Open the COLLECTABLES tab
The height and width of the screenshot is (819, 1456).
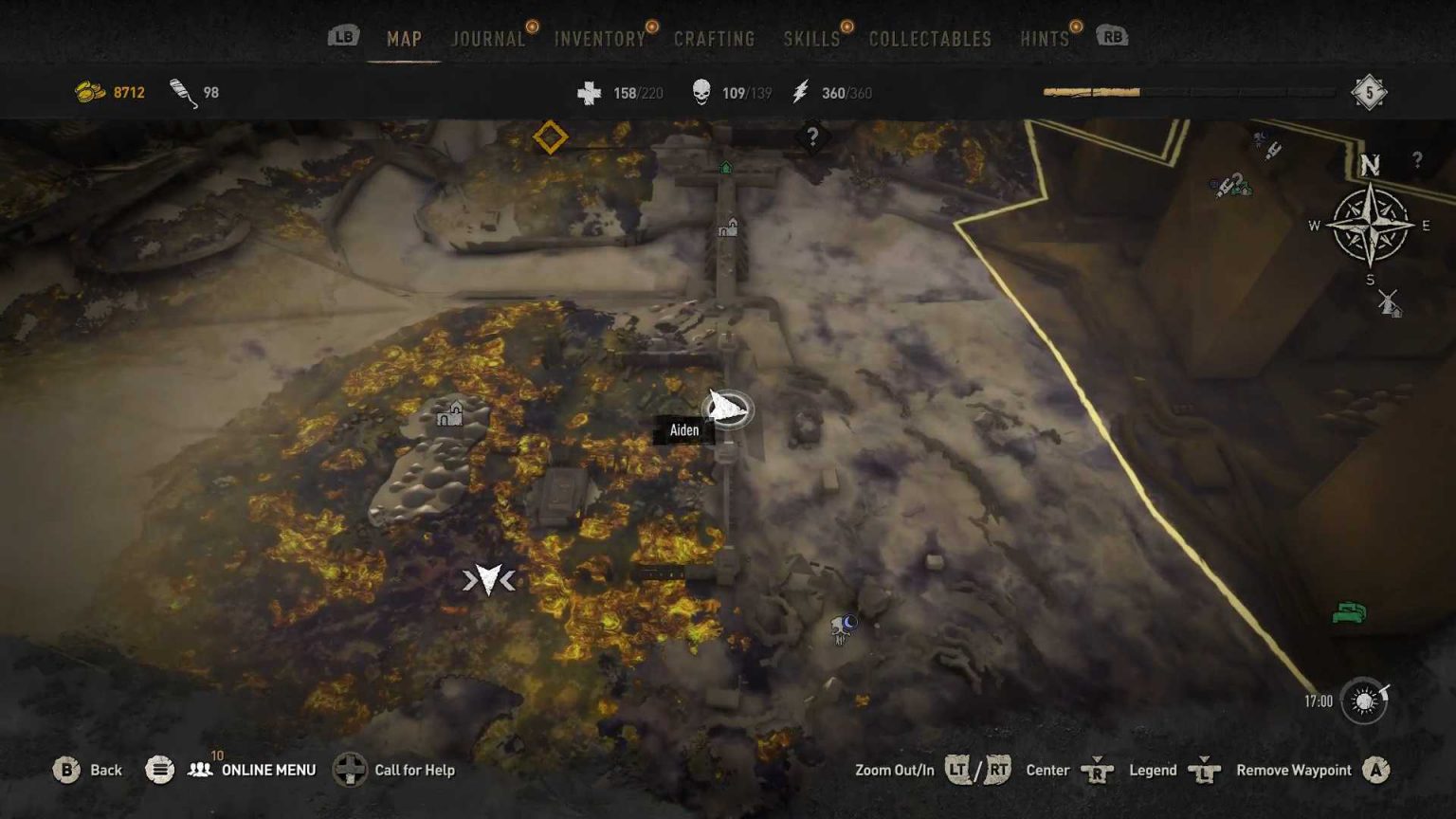929,39
